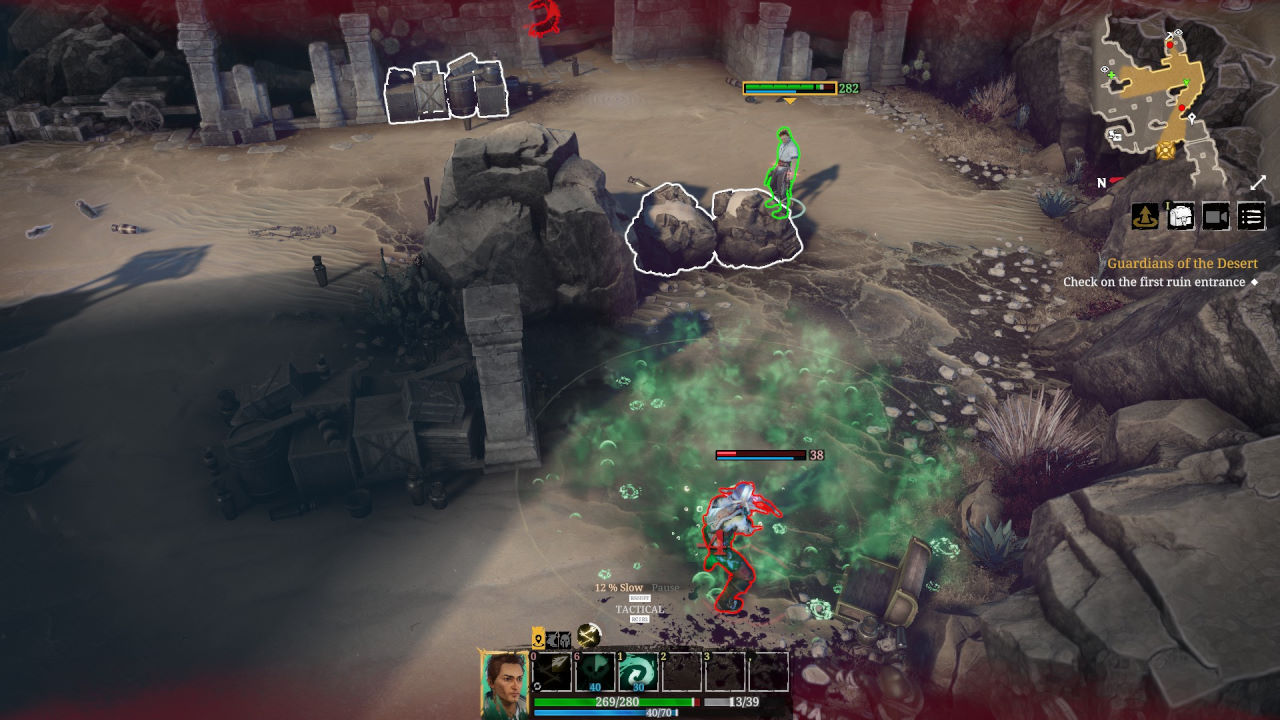Activate the green skull ability
Viewport: 1280px width, 720px height.
596,671
